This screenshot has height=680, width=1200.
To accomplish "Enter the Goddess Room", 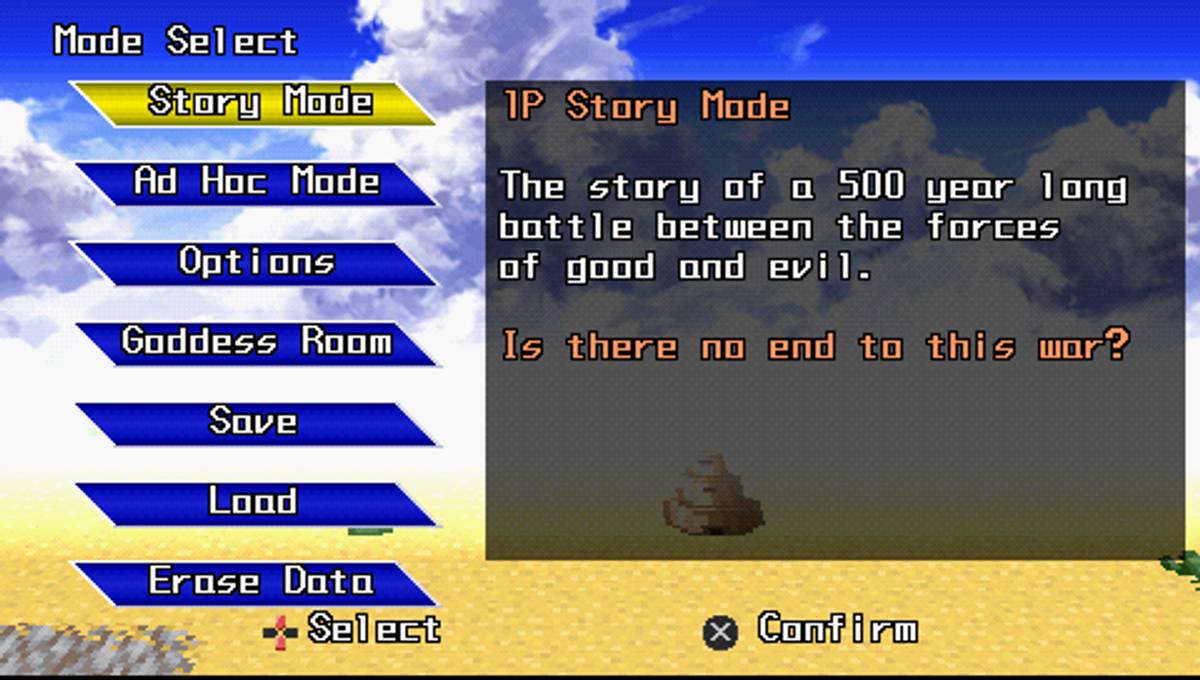I will 256,343.
